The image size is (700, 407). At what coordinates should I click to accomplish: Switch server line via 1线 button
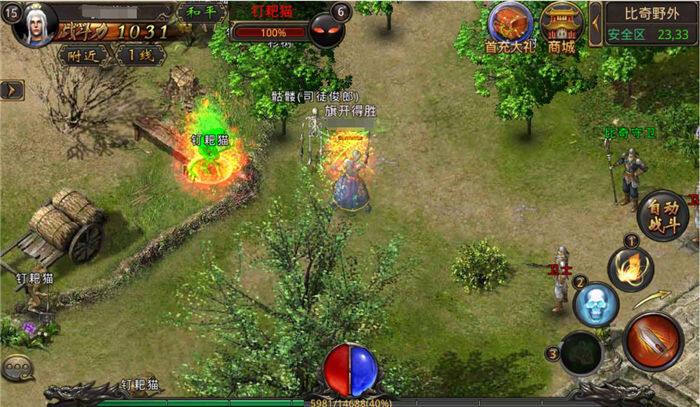[x=138, y=55]
